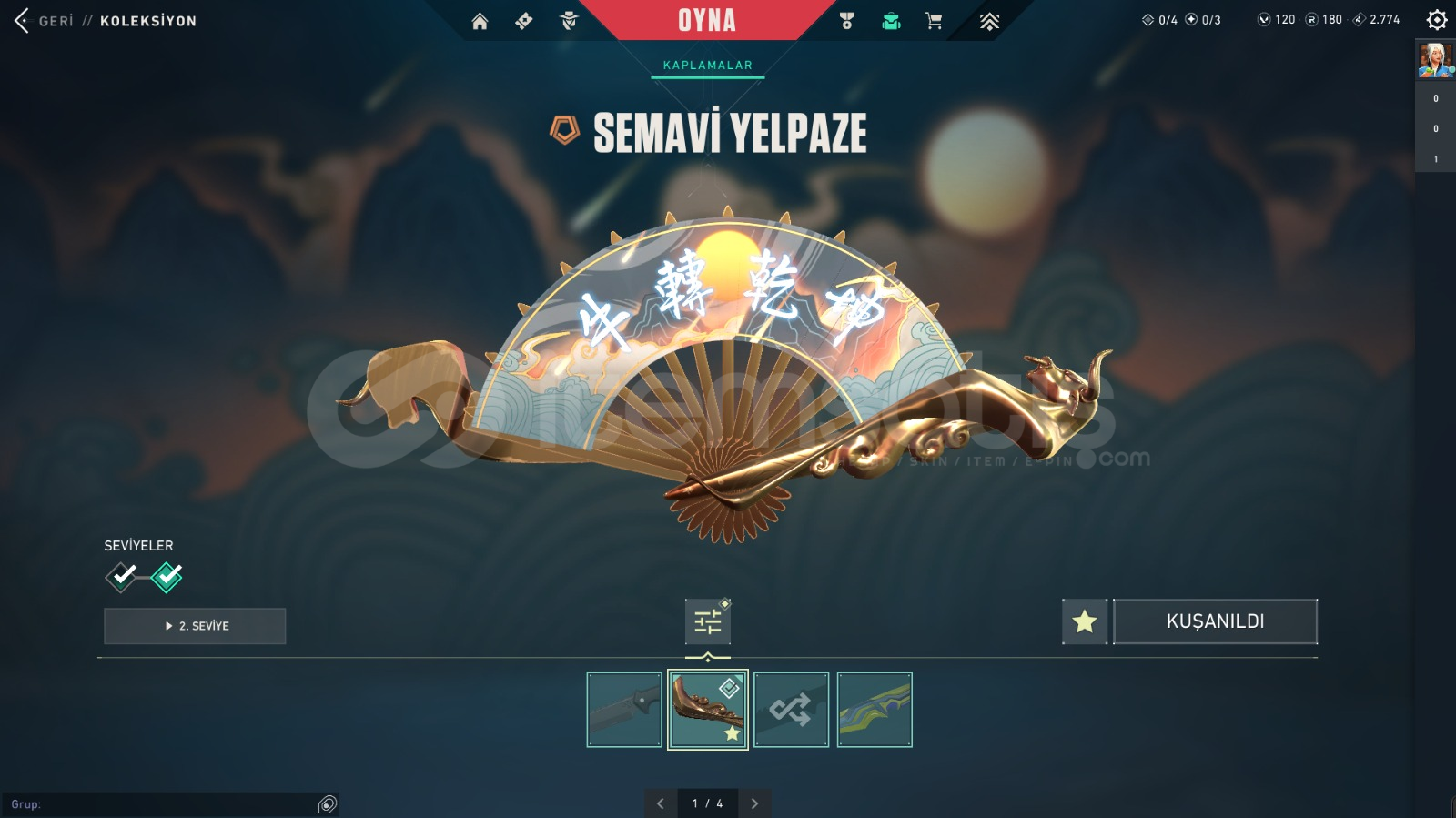Choose the green and yellow blade thumbnail

pyautogui.click(x=875, y=710)
